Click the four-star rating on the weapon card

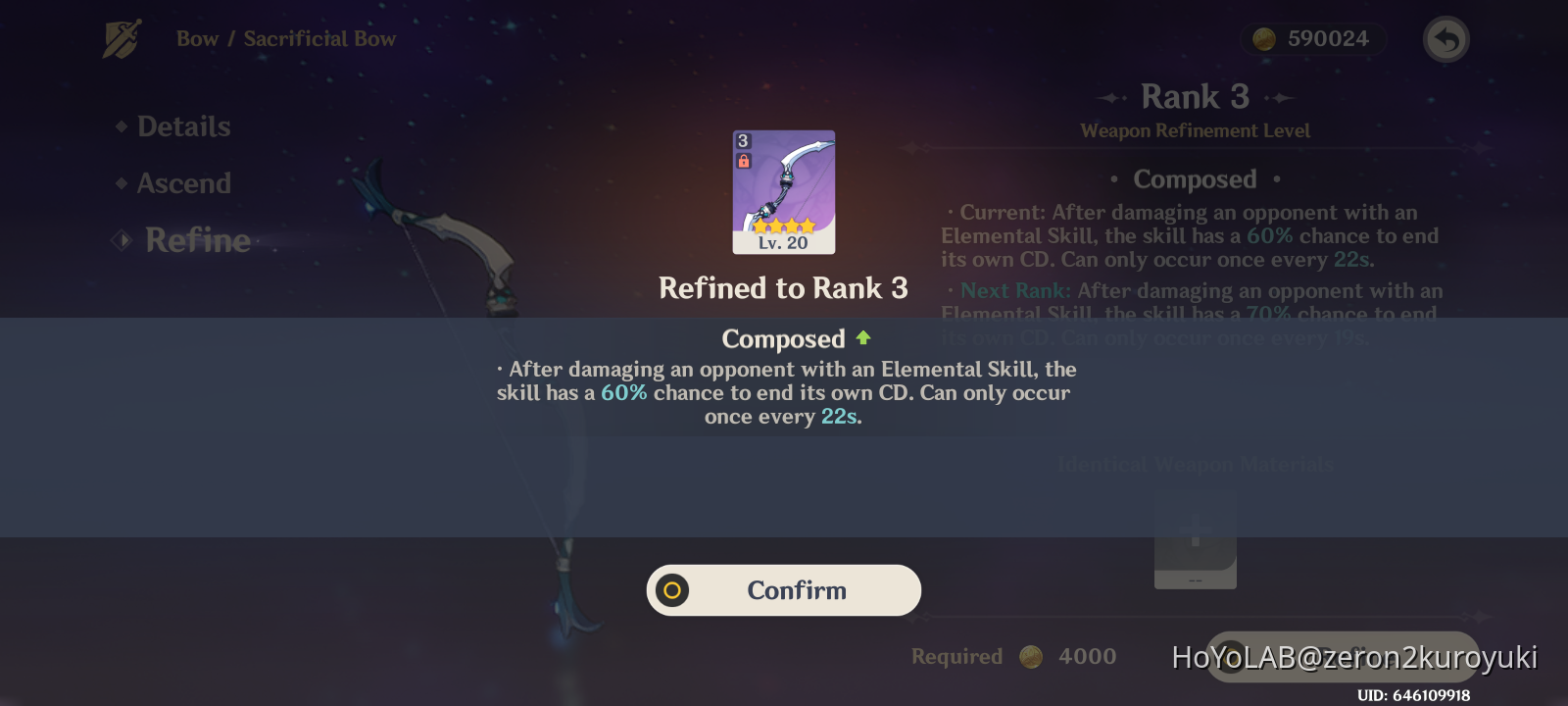[783, 224]
